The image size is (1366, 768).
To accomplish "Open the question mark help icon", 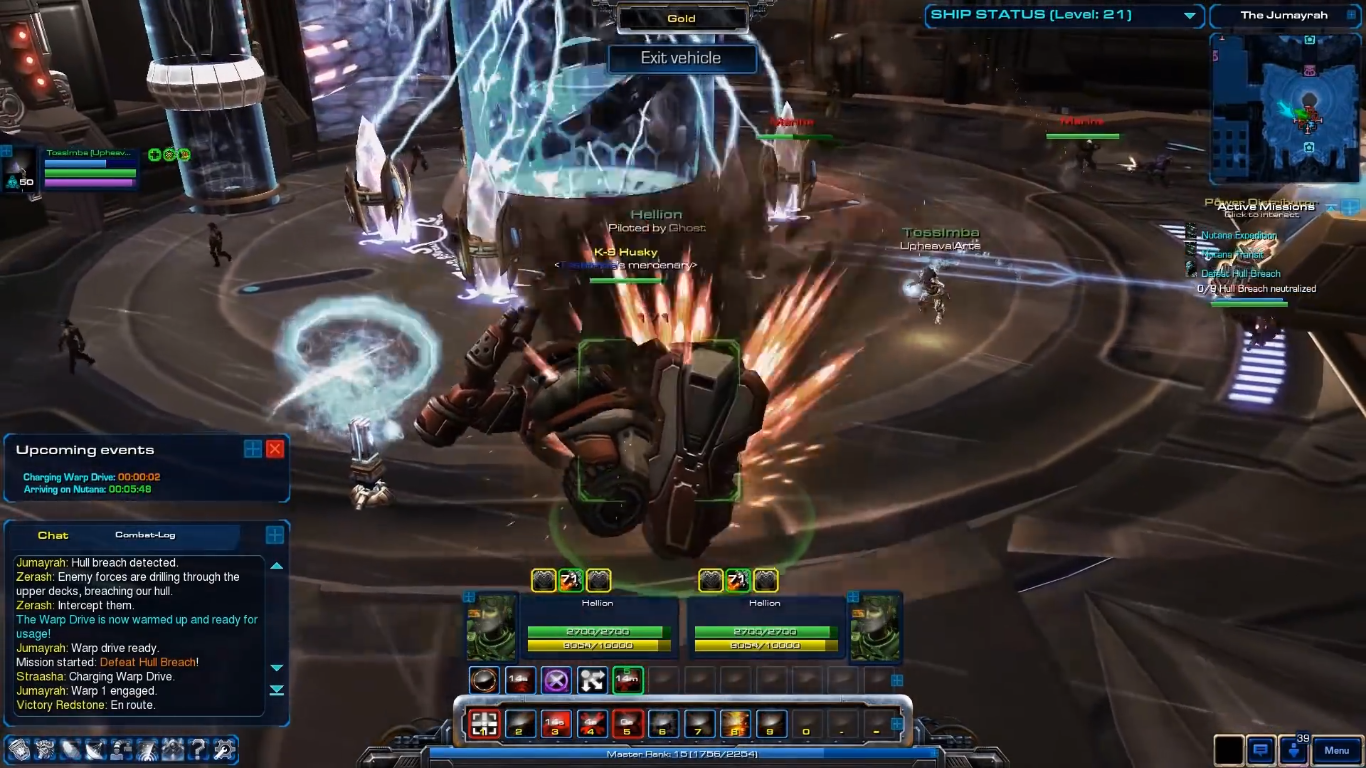I will (x=199, y=749).
